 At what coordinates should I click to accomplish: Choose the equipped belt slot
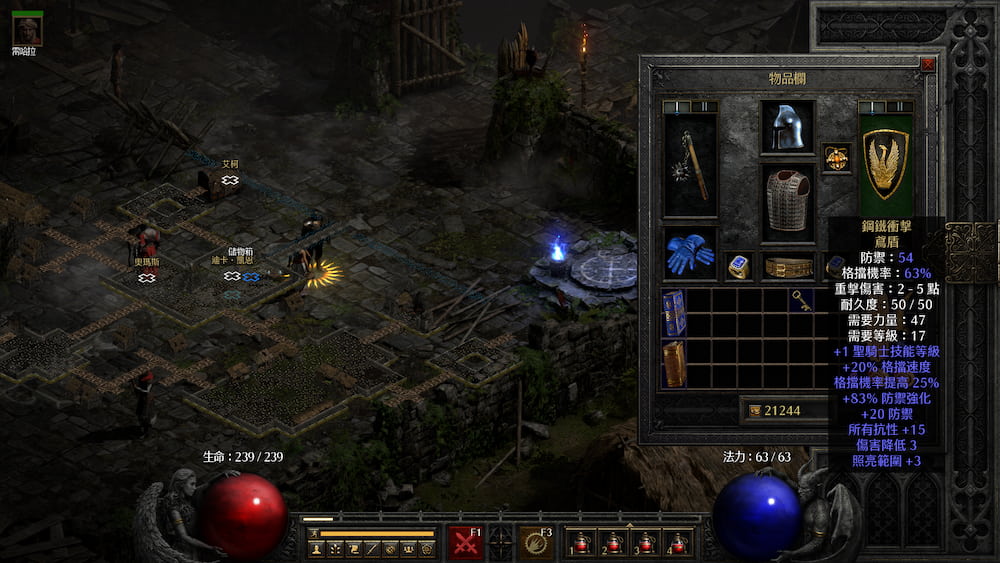click(788, 266)
